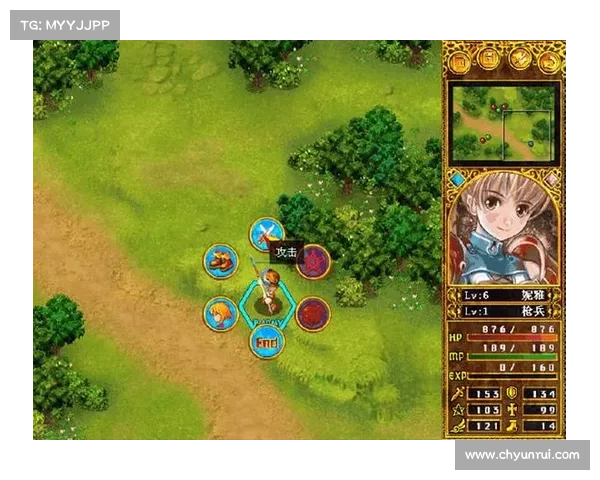The height and width of the screenshot is (480, 600).
Task: Click the third gold button above minimap
Action: 520,62
